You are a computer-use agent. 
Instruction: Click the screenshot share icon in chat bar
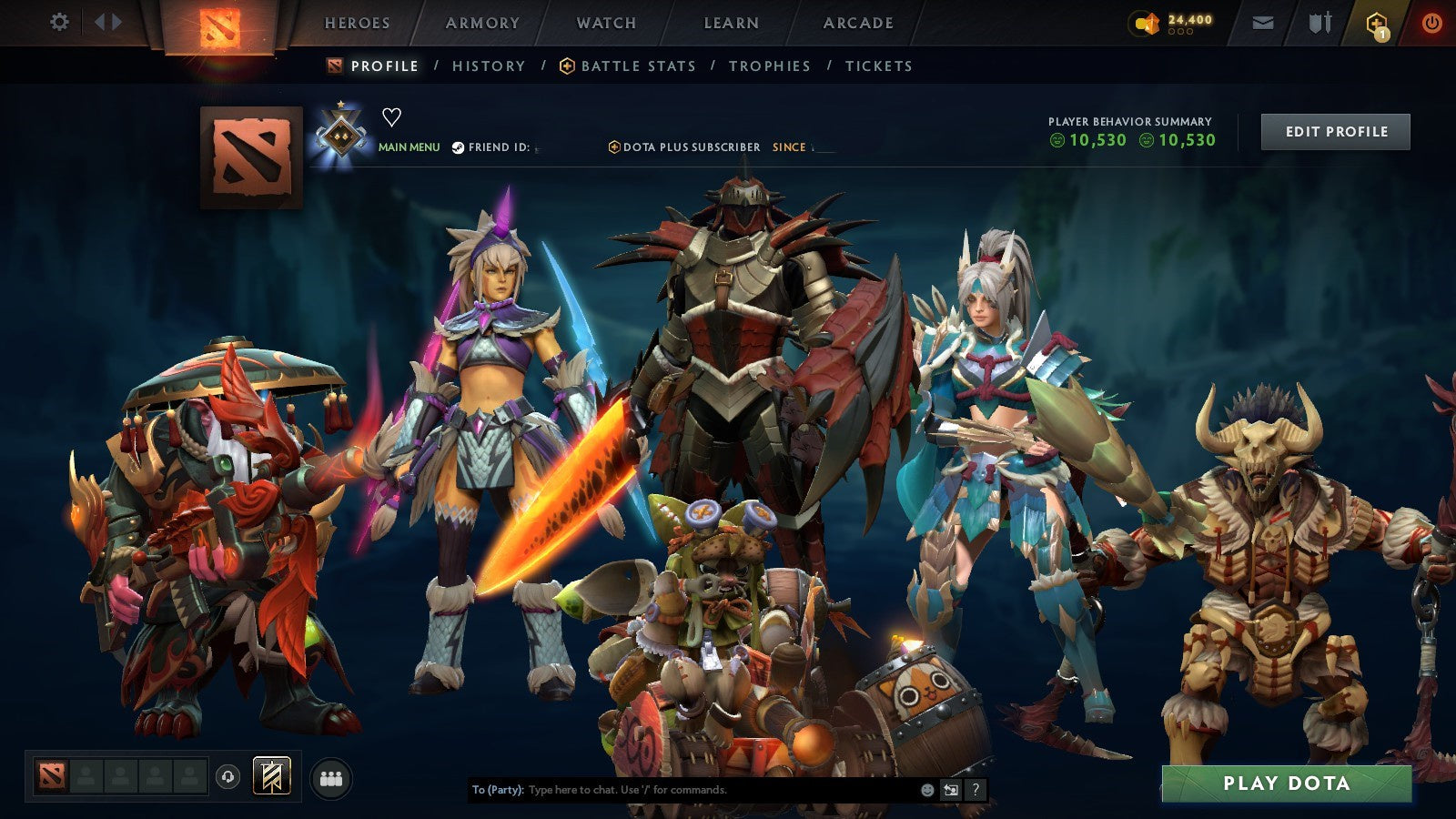(951, 789)
